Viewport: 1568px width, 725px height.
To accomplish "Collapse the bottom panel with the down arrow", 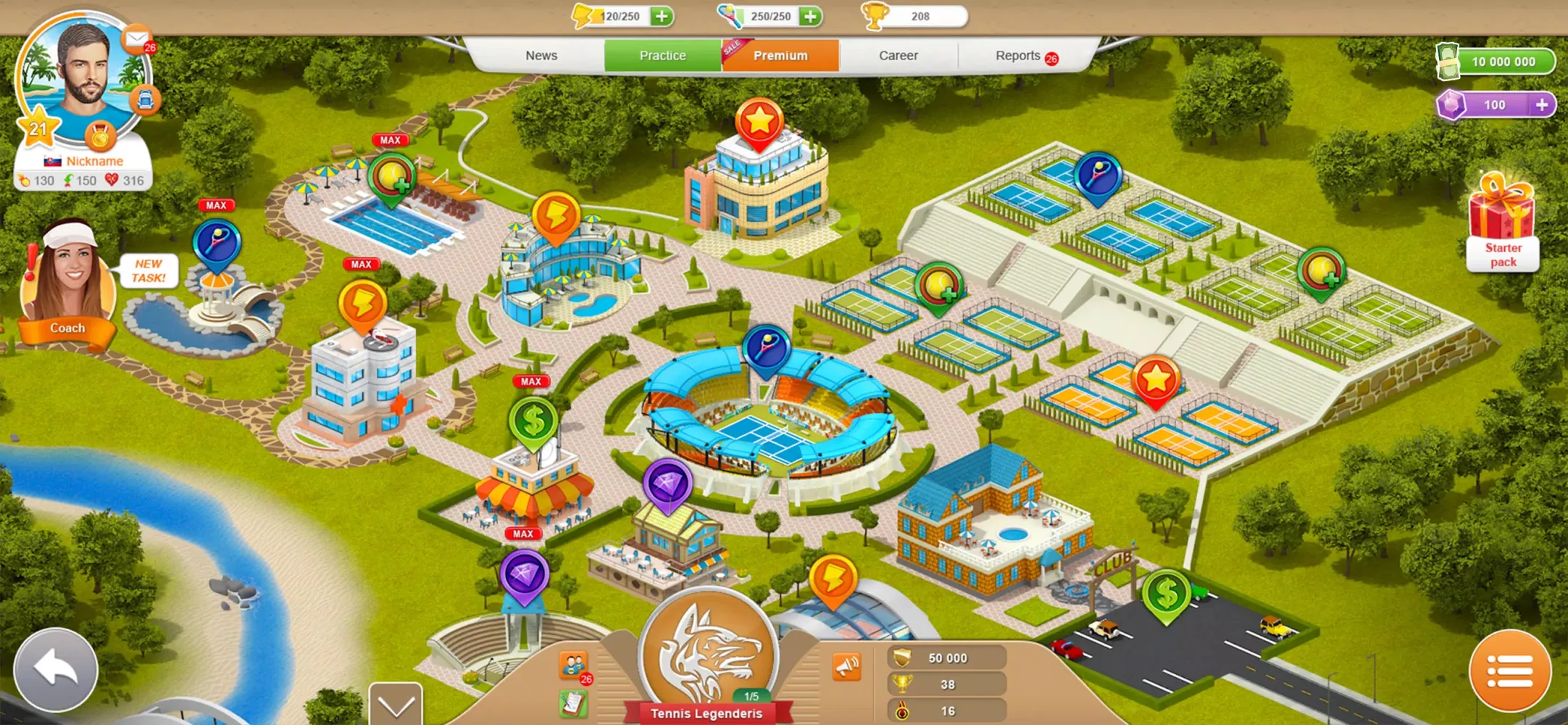I will click(396, 705).
